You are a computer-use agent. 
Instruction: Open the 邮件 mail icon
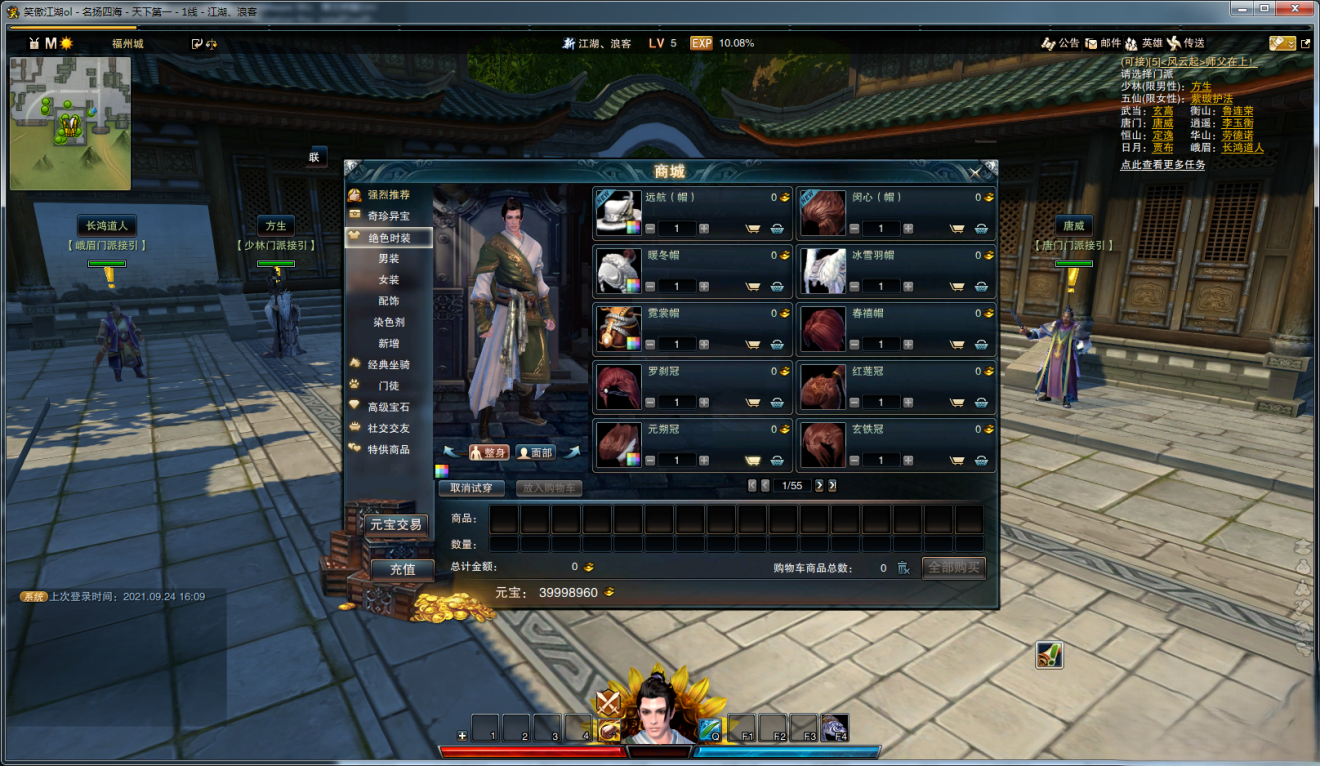(1102, 43)
